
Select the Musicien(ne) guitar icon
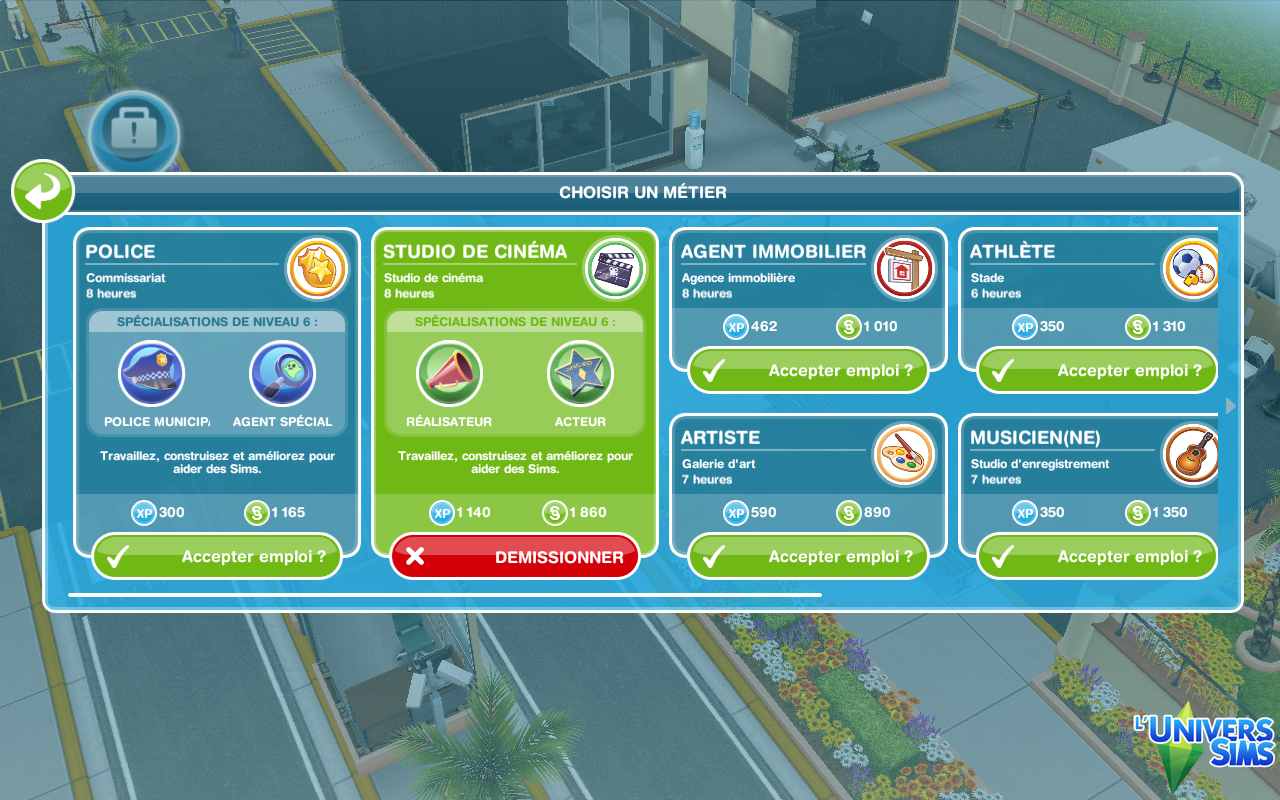click(x=1191, y=455)
